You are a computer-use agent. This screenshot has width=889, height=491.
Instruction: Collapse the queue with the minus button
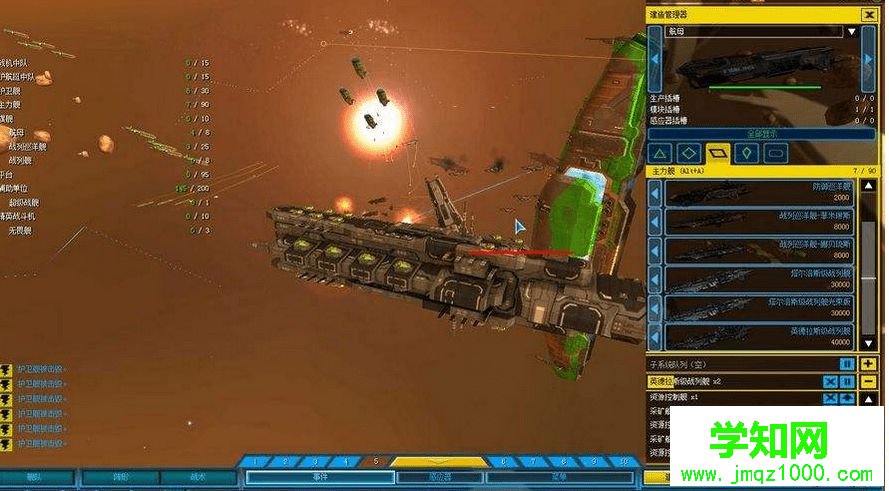[869, 381]
